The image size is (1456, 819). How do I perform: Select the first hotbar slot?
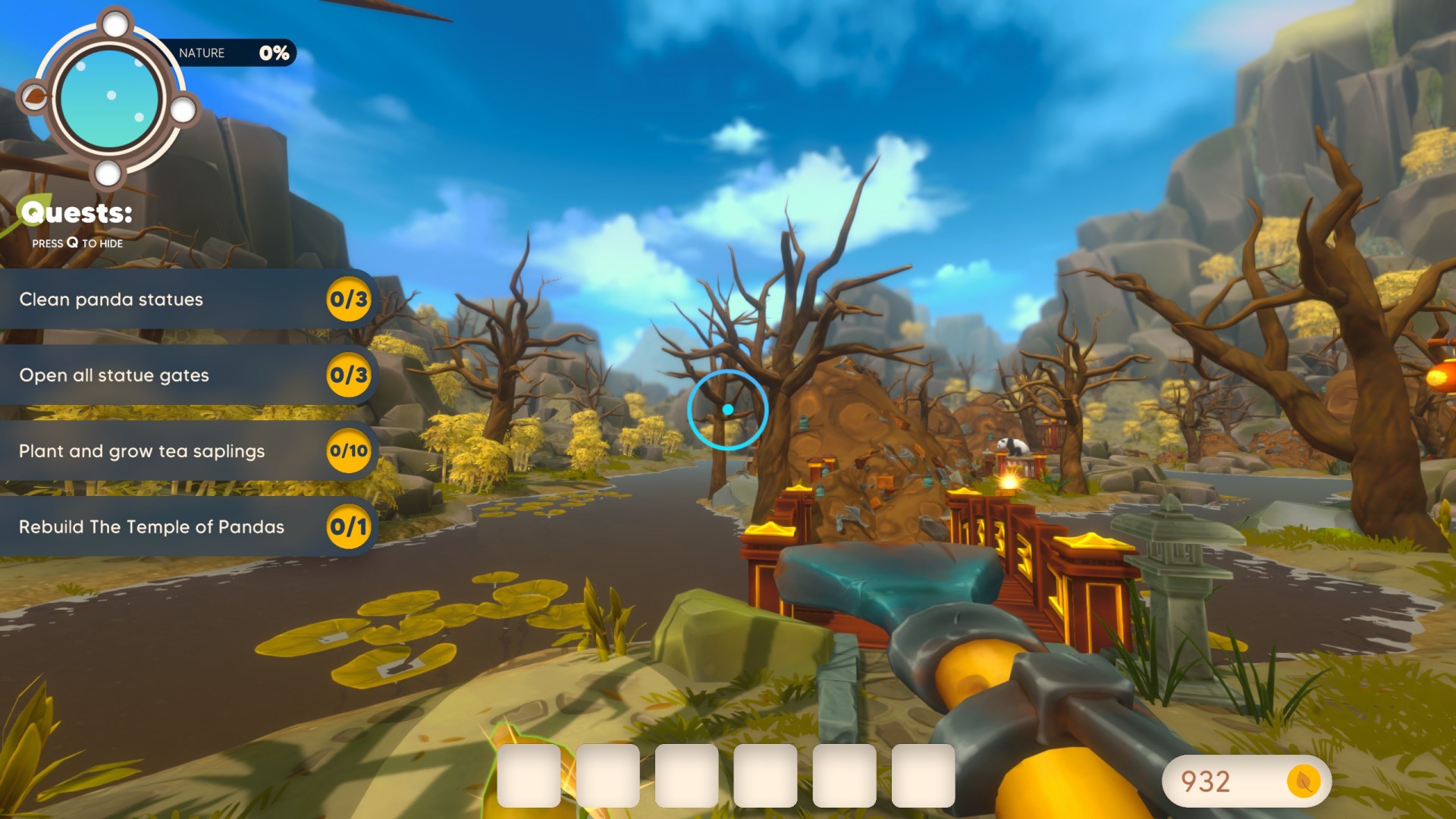point(529,777)
